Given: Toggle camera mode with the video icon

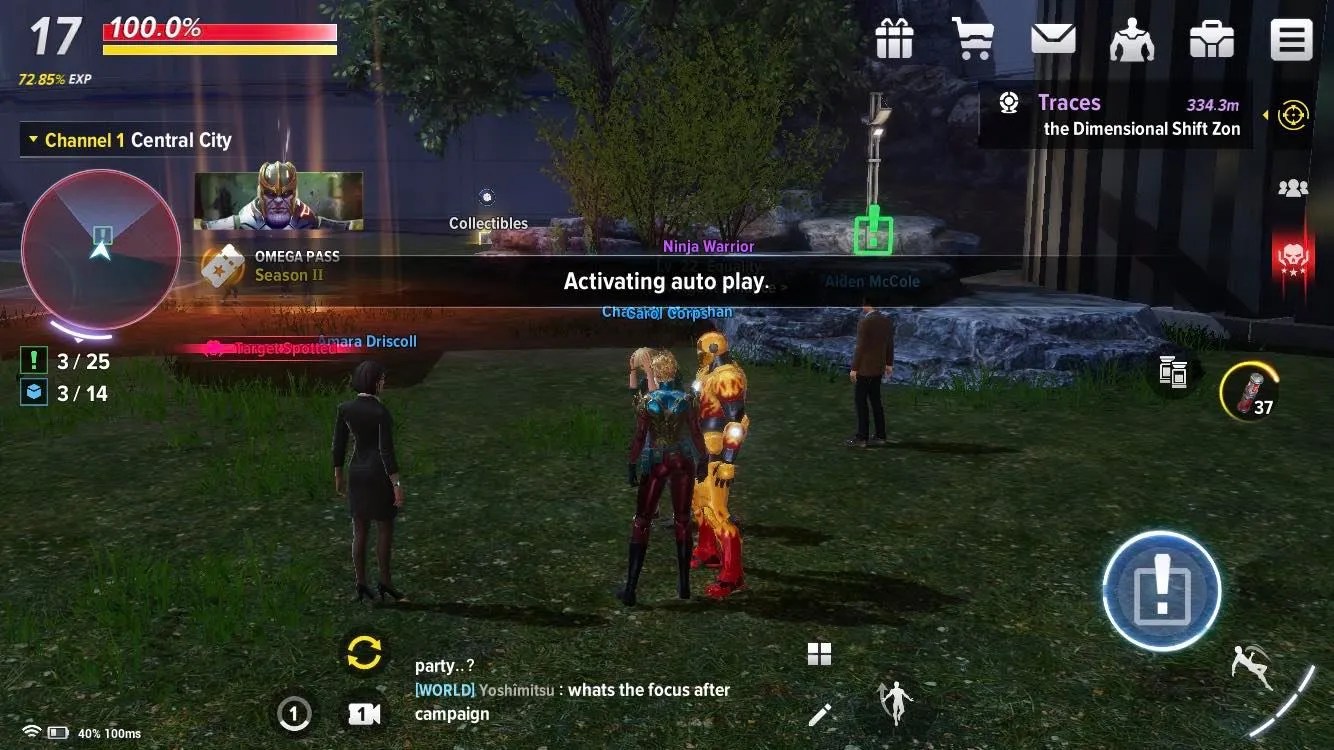Looking at the screenshot, I should 363,713.
